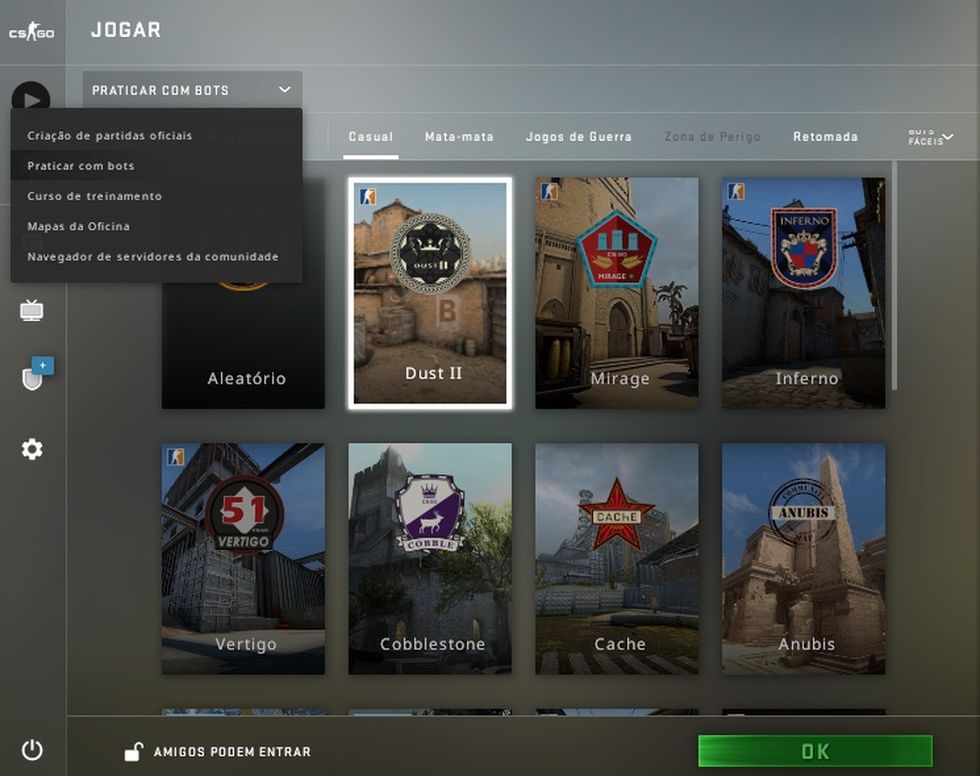980x776 pixels.
Task: Choose the Cobblestone map tile
Action: (430, 558)
